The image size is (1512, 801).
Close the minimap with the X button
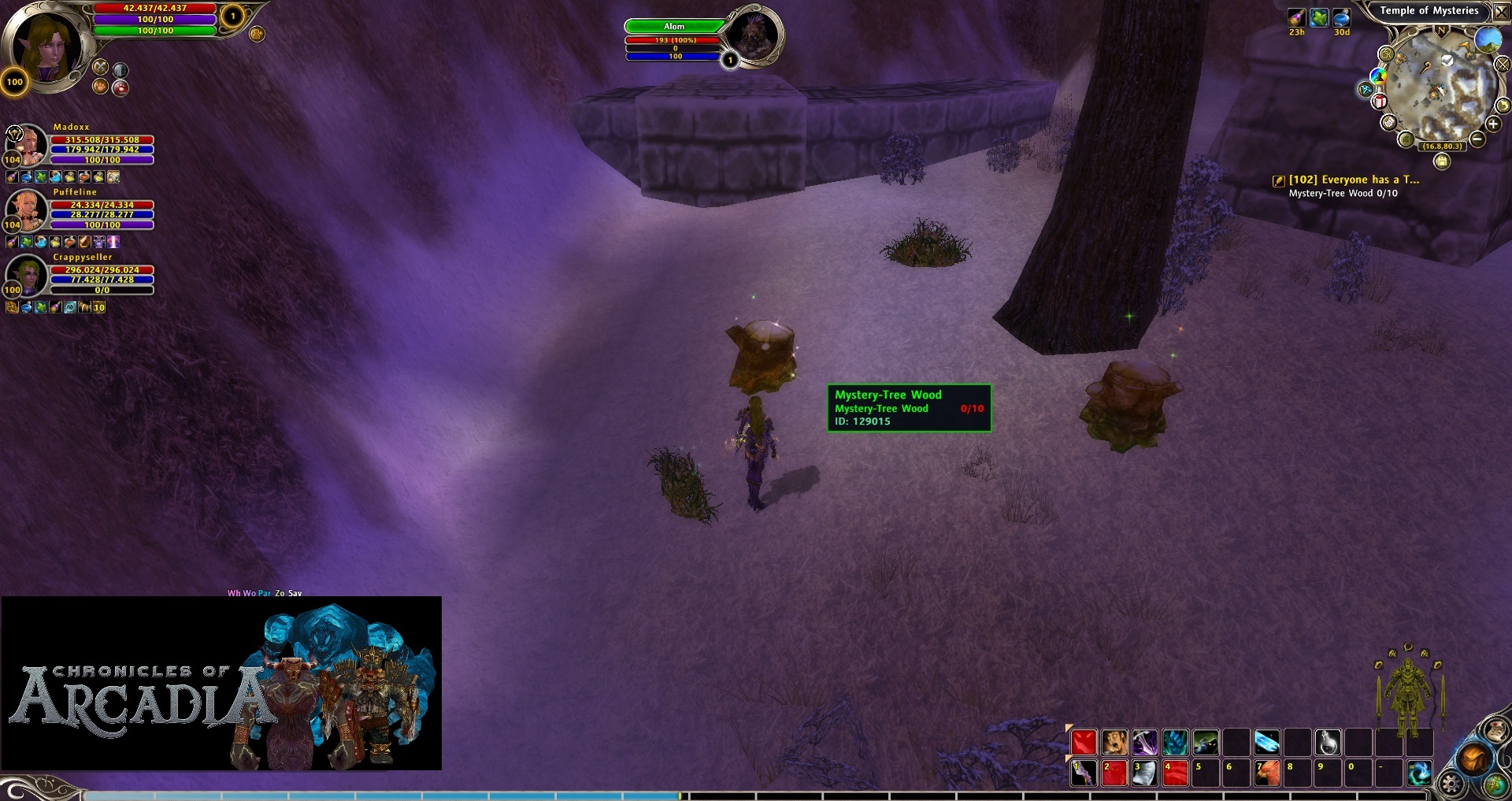click(x=1502, y=11)
